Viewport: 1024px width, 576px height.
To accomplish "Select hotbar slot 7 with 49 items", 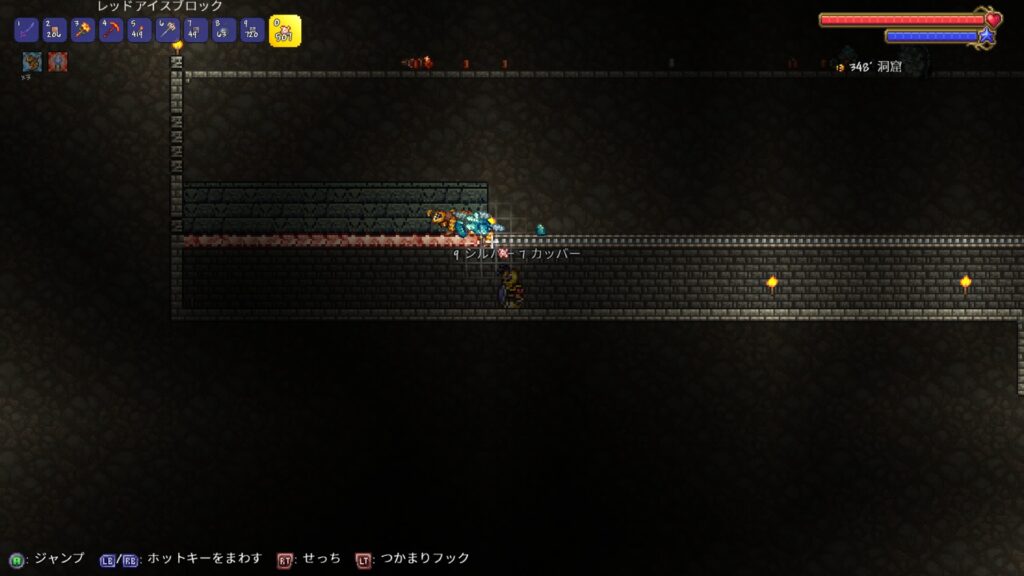I will point(196,30).
